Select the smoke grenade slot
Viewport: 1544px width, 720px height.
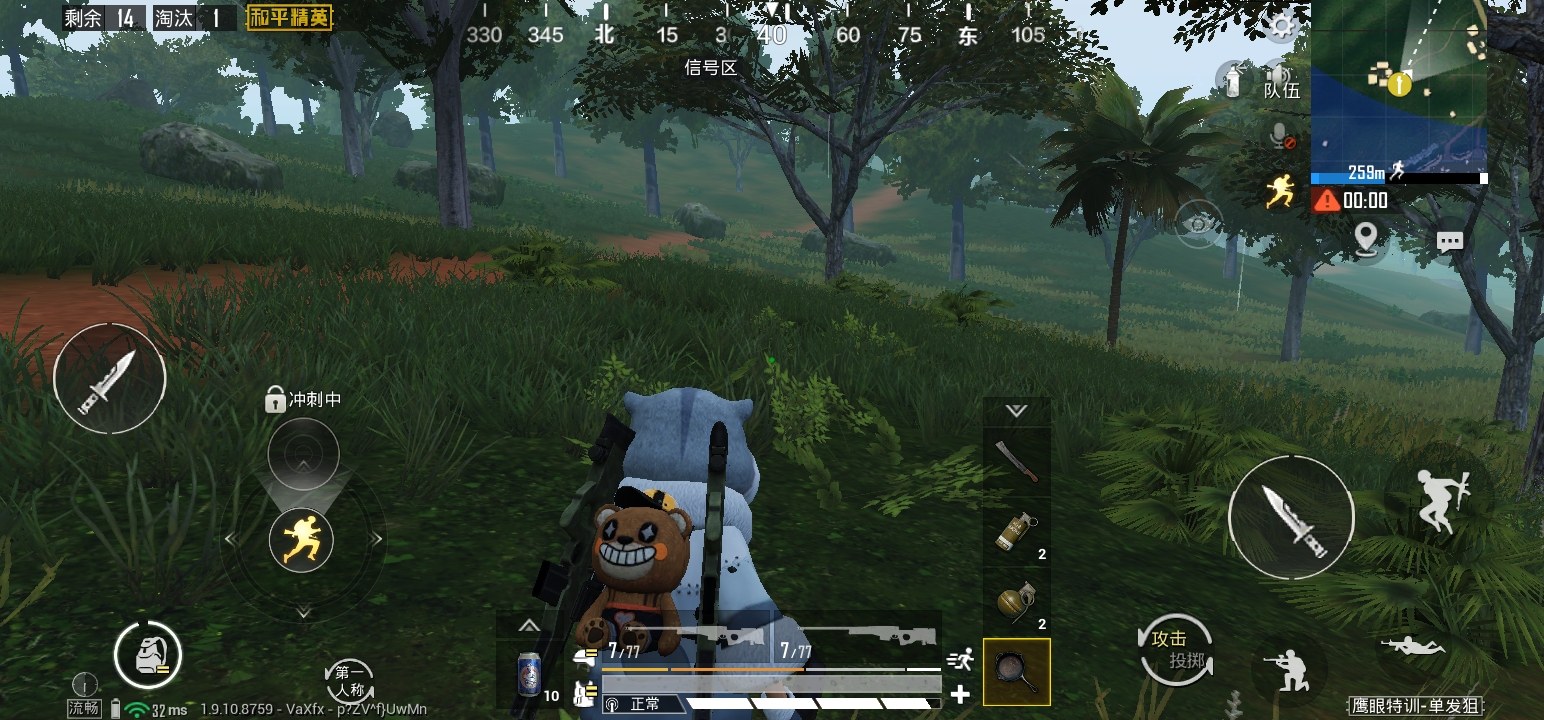tap(1017, 533)
